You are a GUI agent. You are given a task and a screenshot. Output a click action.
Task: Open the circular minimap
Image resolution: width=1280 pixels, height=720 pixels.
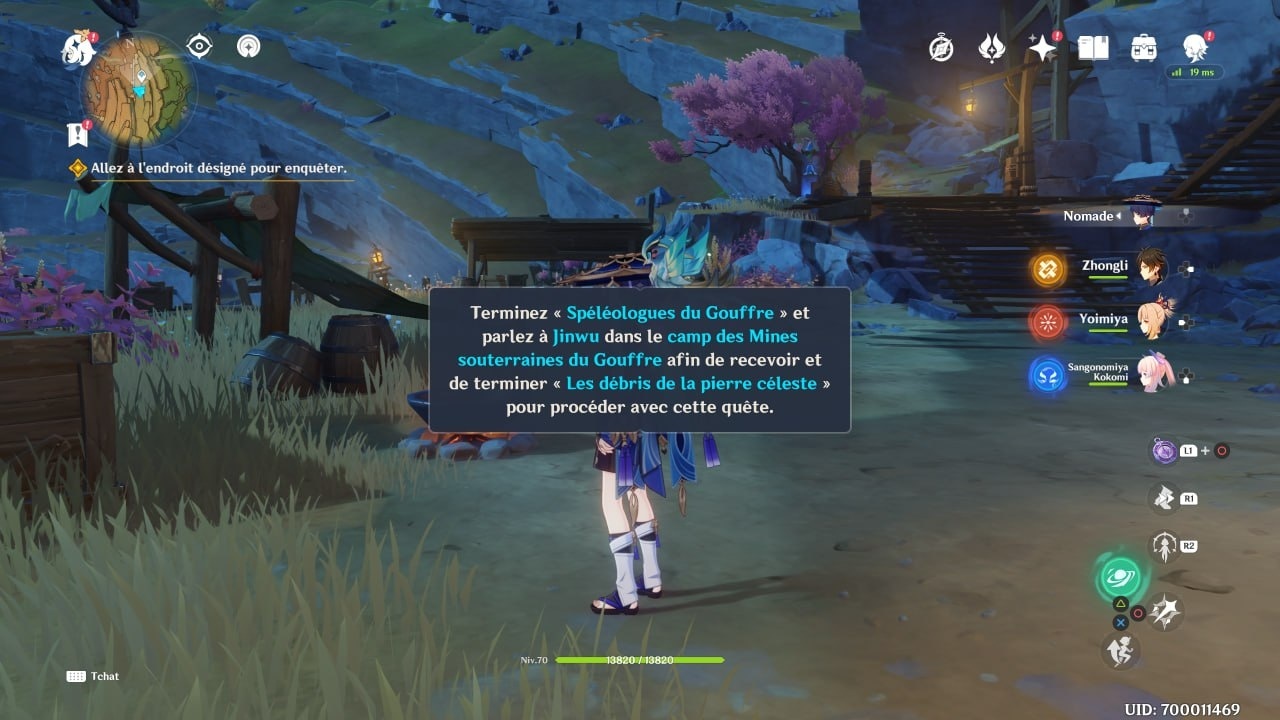click(x=138, y=90)
